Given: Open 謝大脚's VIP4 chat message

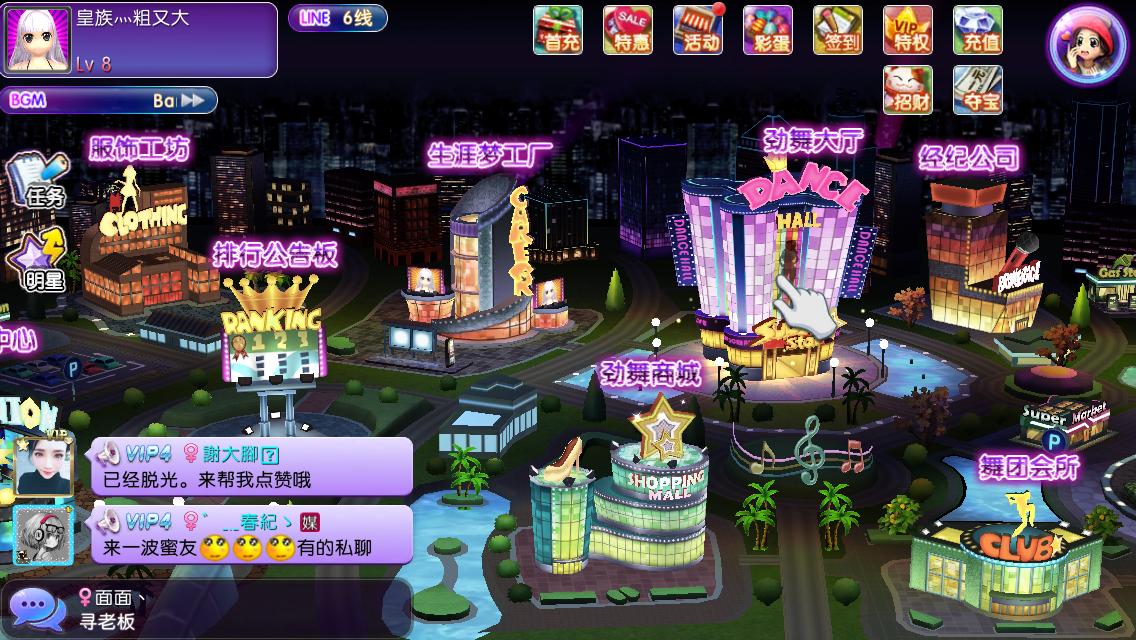Looking at the screenshot, I should coord(252,466).
